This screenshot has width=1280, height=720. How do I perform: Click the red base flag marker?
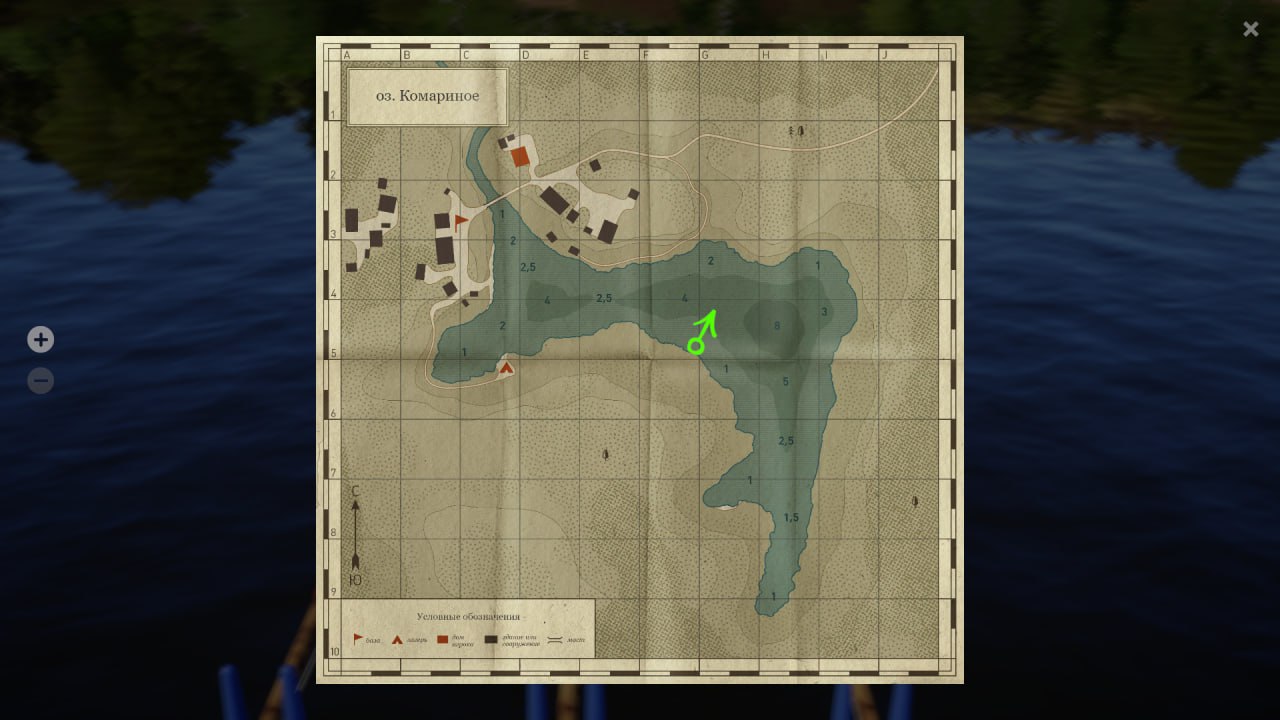click(460, 221)
